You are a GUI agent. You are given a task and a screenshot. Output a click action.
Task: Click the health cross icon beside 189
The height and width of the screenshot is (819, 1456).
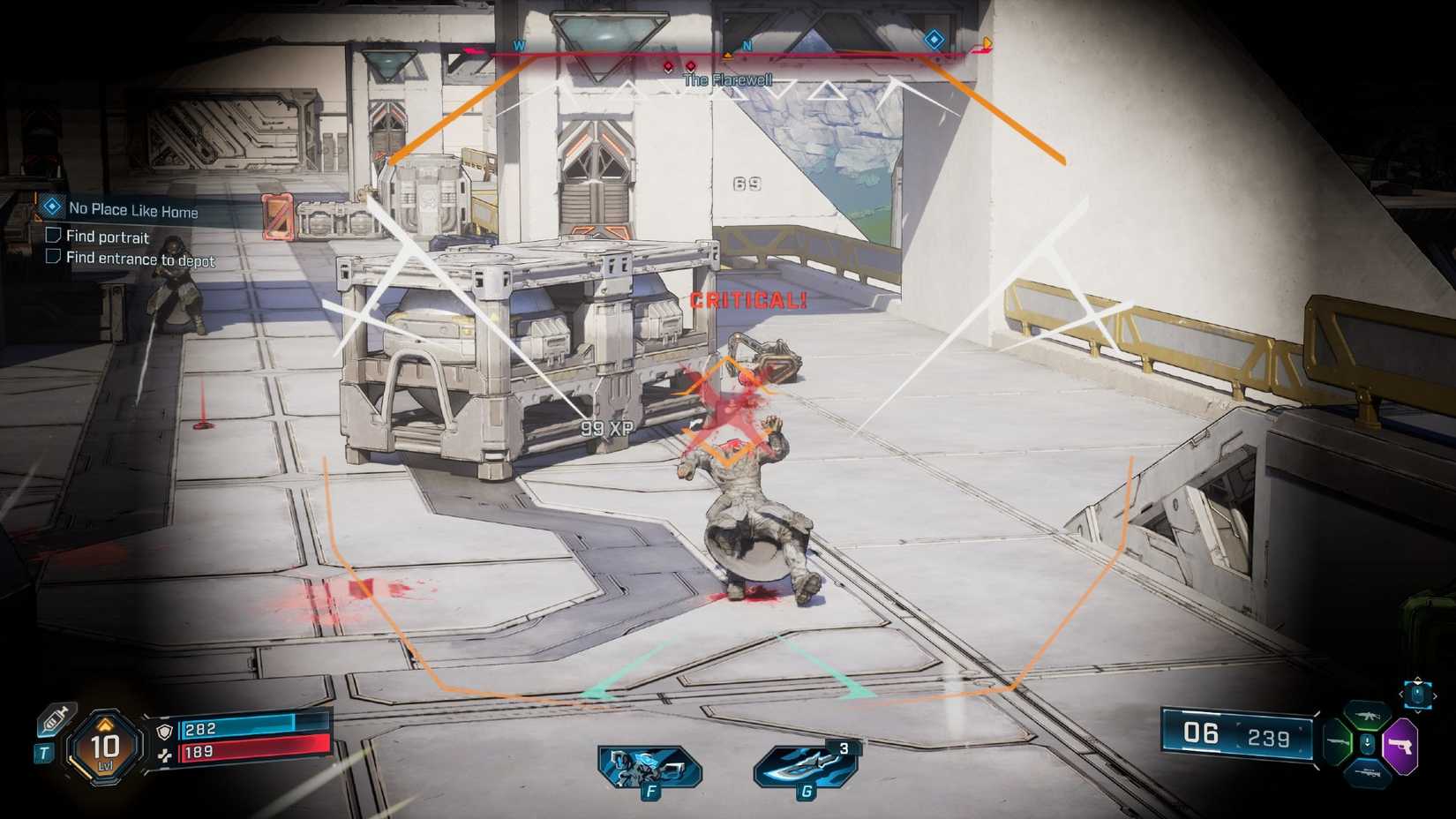165,755
